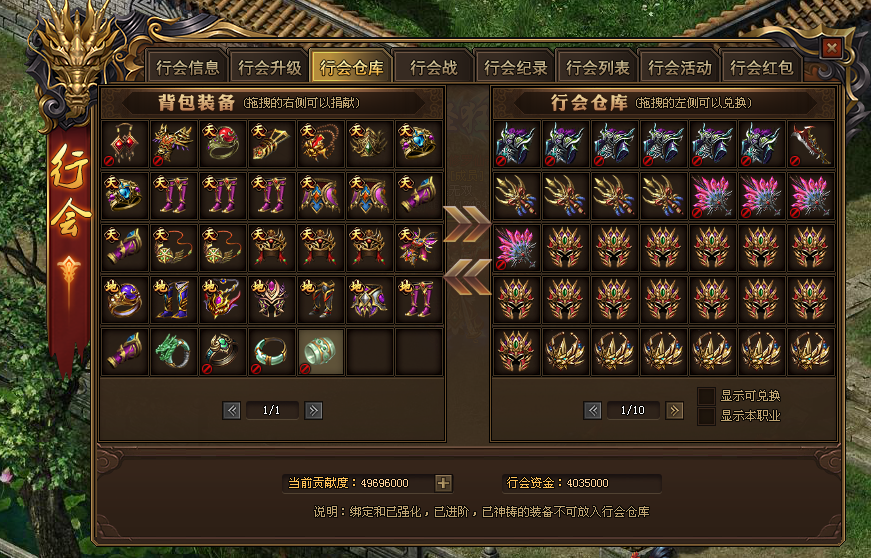Screen dimensions: 871x558
Task: Go to previous guild warehouse page
Action: pyautogui.click(x=593, y=410)
